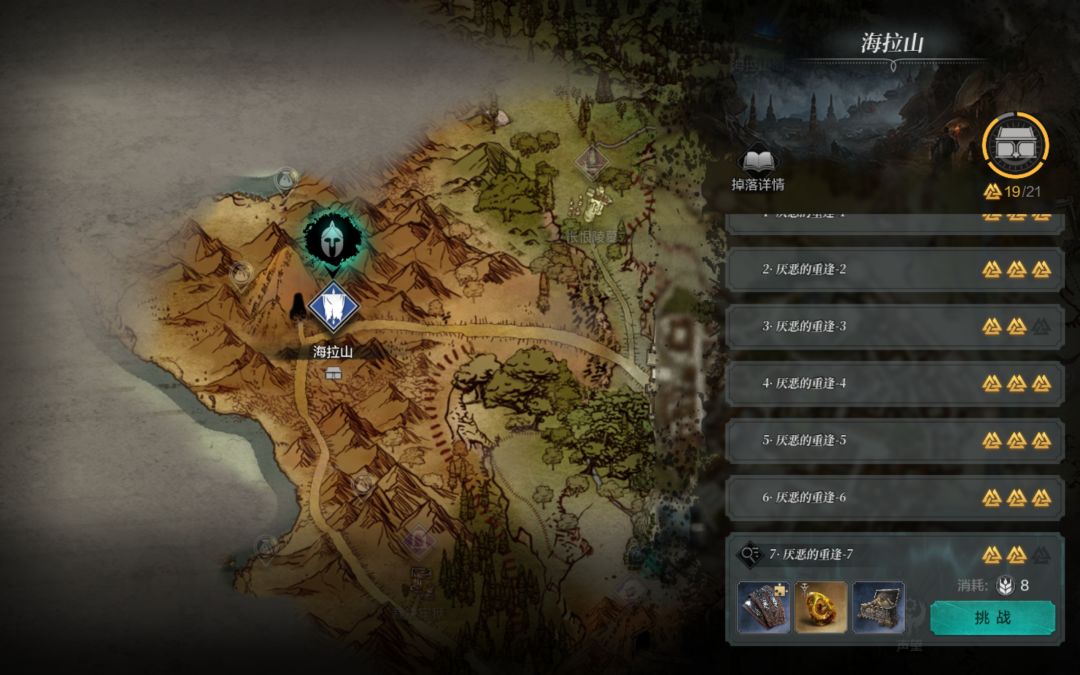This screenshot has height=675, width=1080.
Task: Select stage 3 厌恶的重逢-3
Action: 892,326
